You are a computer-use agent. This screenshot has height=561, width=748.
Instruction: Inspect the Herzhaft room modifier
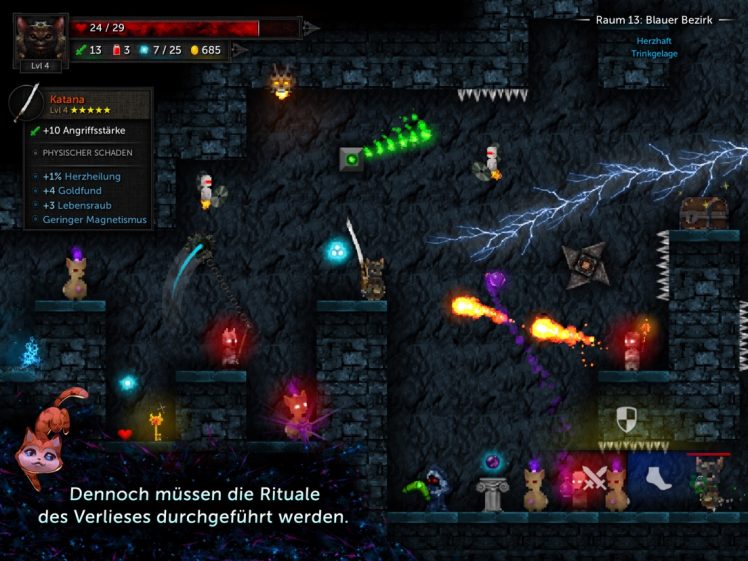pos(654,41)
